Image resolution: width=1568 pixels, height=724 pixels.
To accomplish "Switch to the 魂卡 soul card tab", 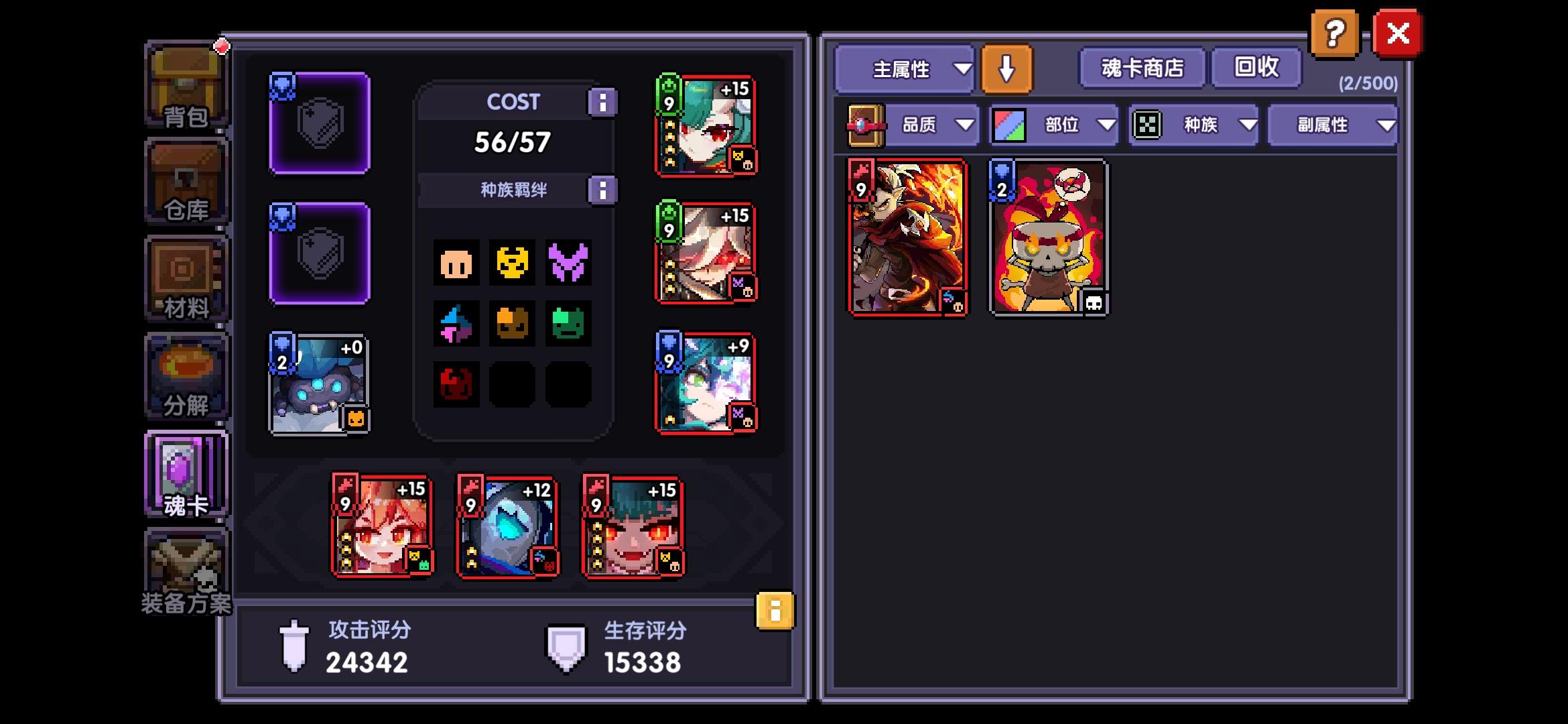I will 186,473.
